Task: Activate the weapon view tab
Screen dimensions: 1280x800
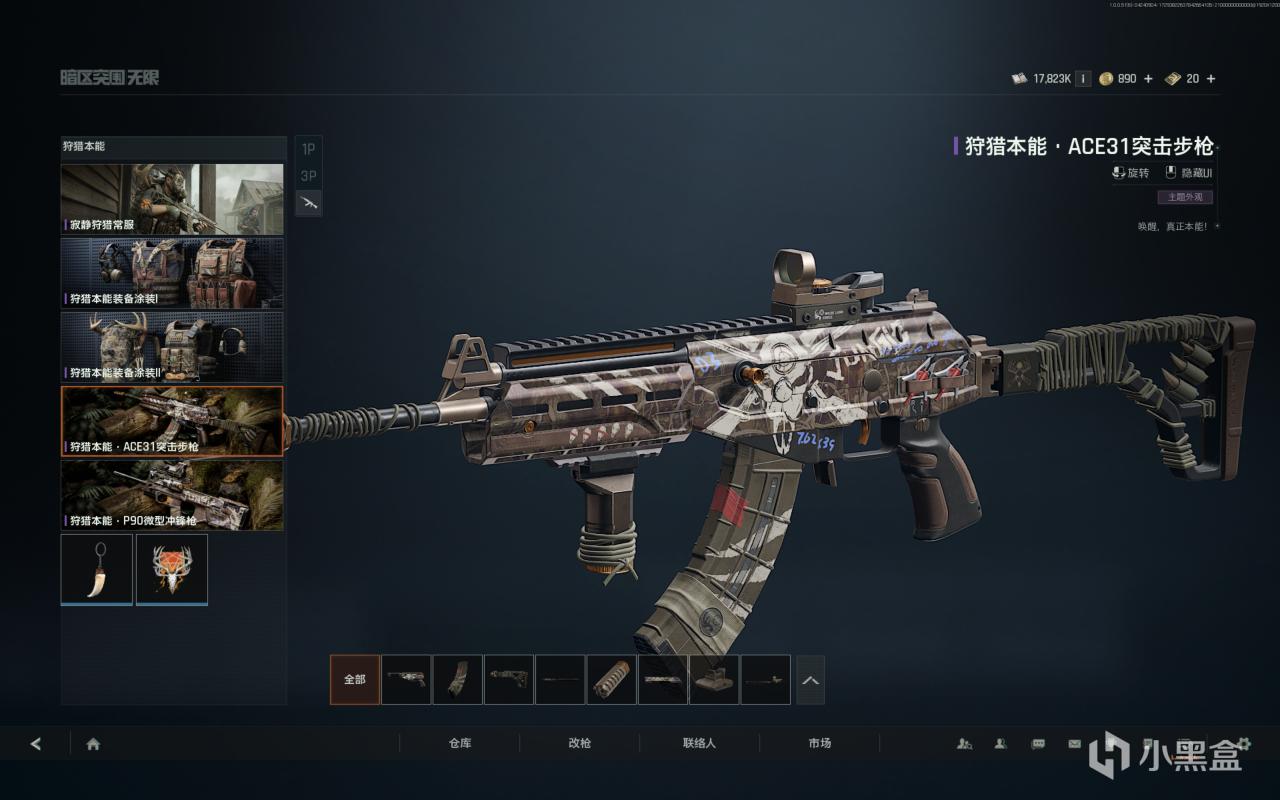Action: pyautogui.click(x=308, y=203)
